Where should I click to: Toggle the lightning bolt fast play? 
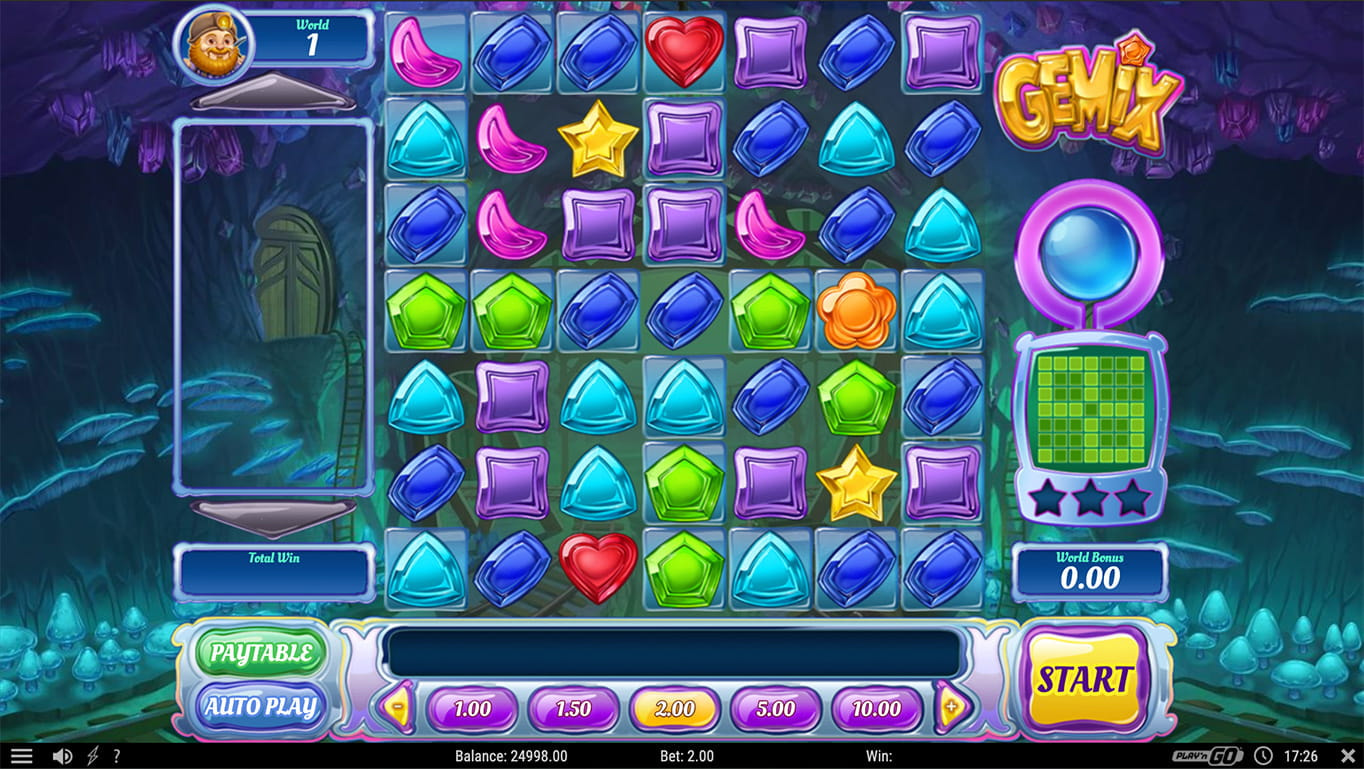coord(93,756)
